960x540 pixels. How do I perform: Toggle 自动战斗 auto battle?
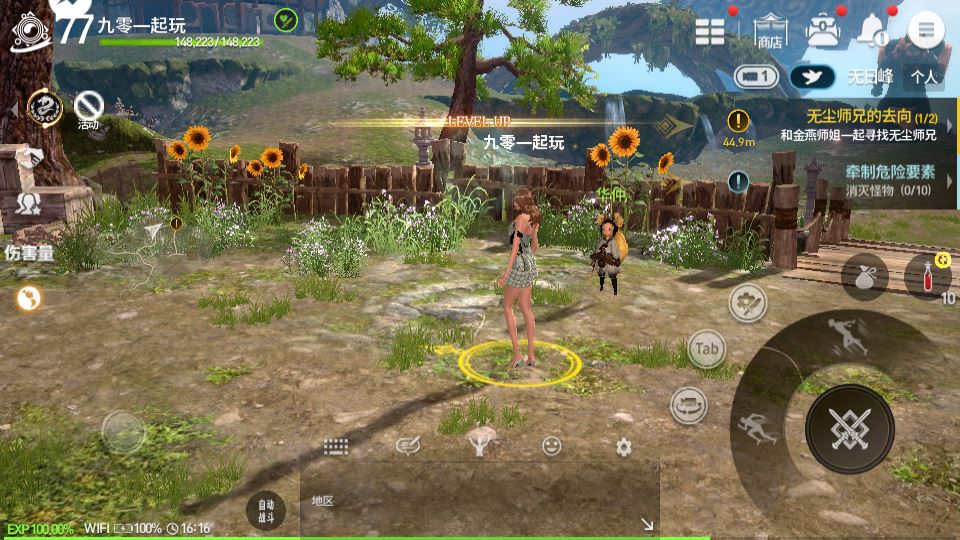pos(265,510)
